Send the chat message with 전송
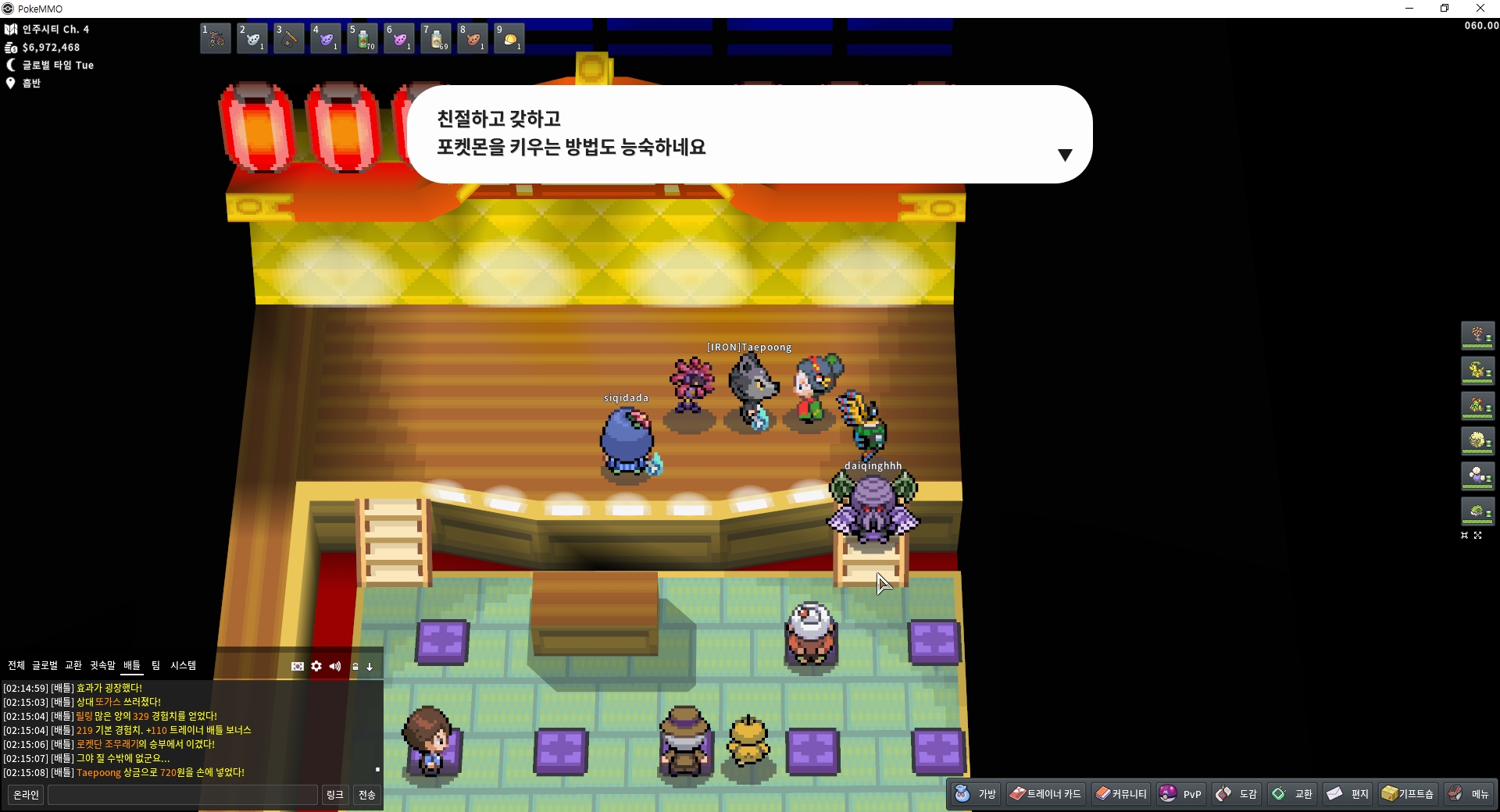The image size is (1500, 812). [x=367, y=795]
